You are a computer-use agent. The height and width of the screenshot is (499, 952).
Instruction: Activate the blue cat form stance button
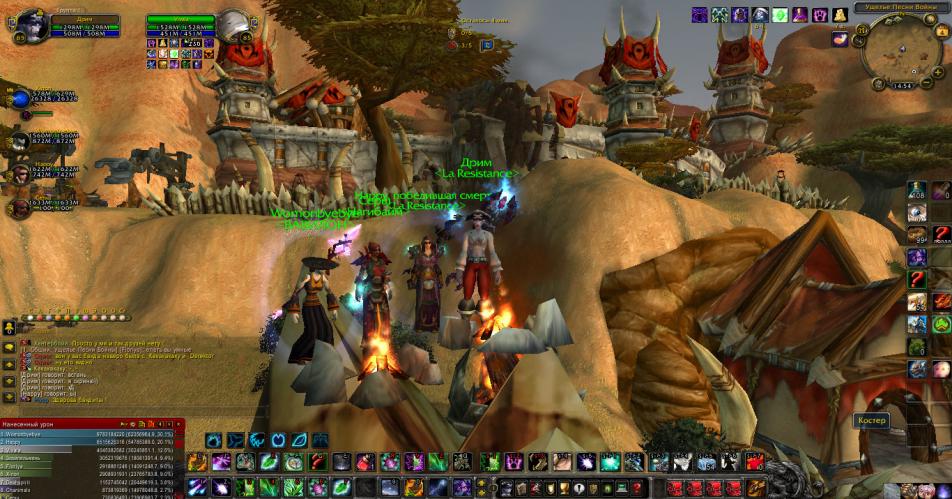pos(255,440)
